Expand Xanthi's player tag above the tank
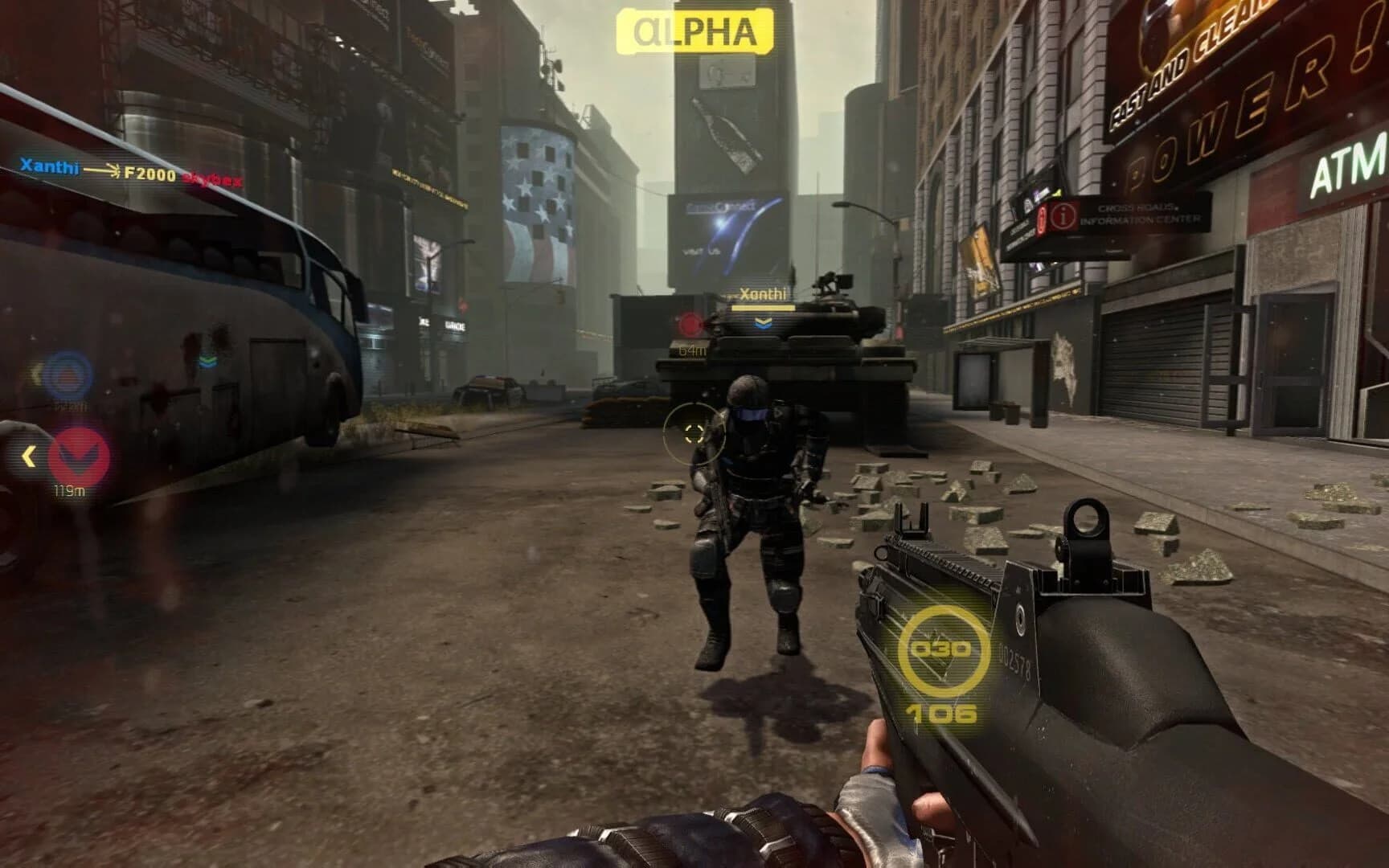 point(764,293)
